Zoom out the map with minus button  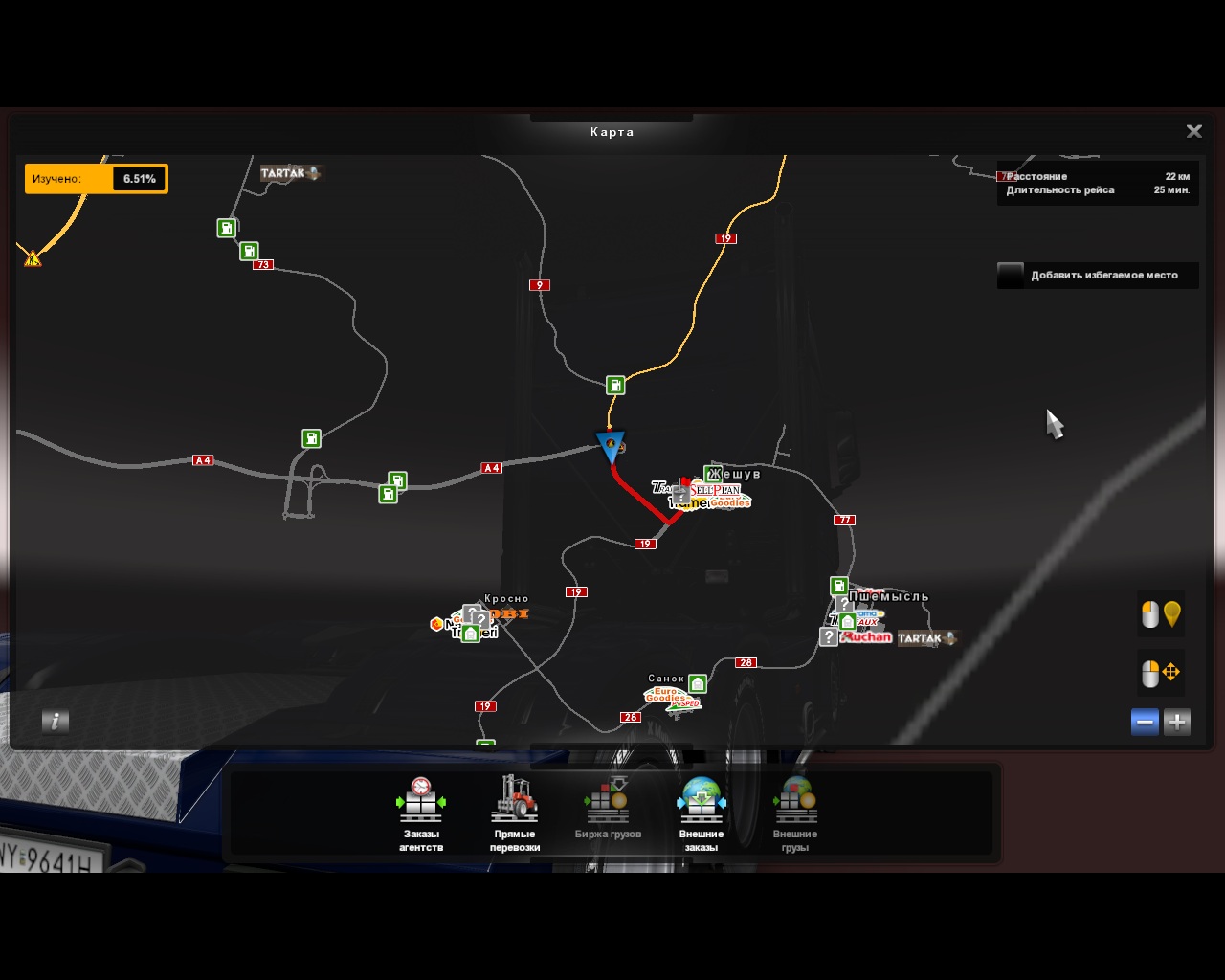[1145, 723]
